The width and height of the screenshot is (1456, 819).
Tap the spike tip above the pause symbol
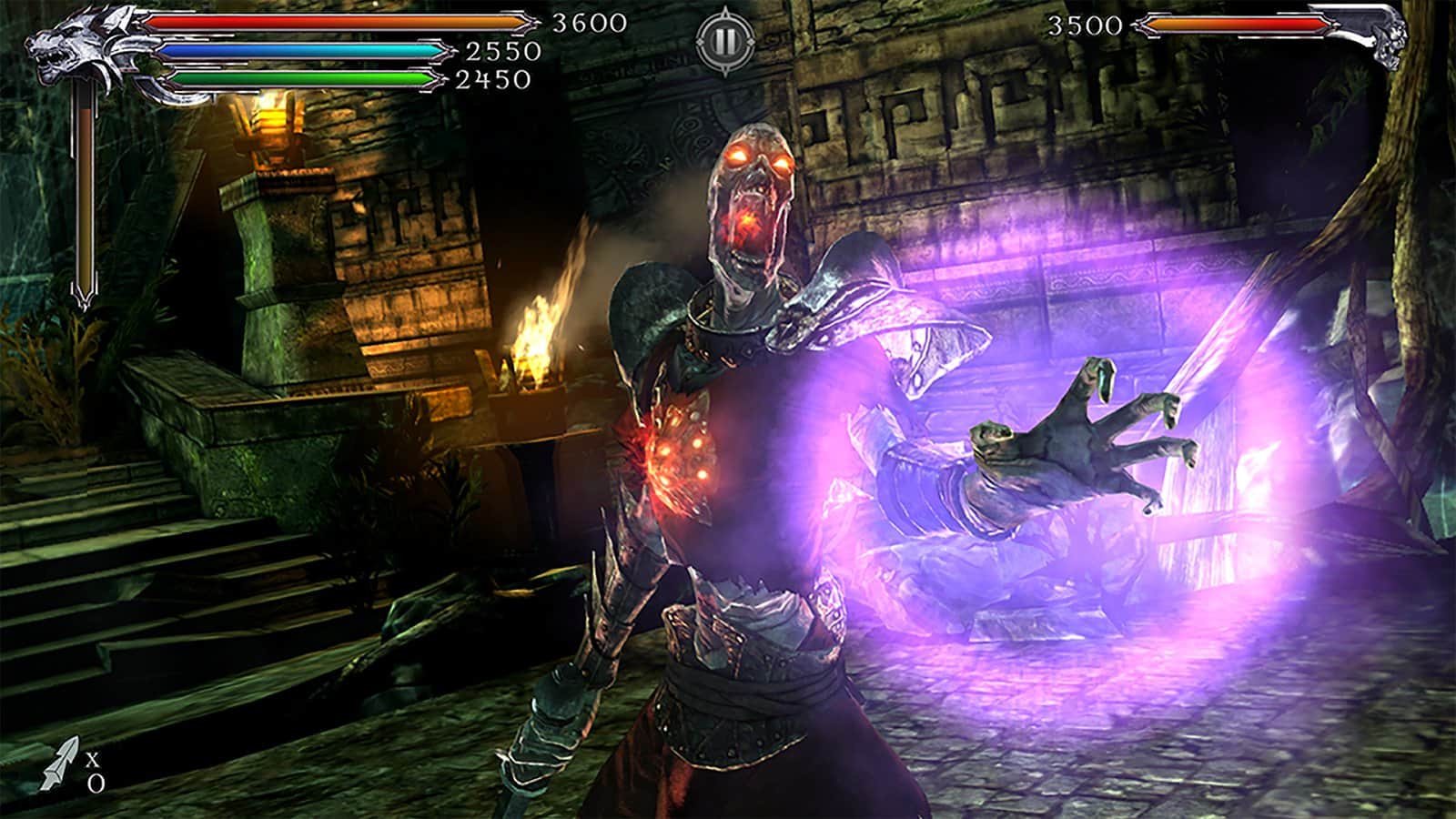725,7
